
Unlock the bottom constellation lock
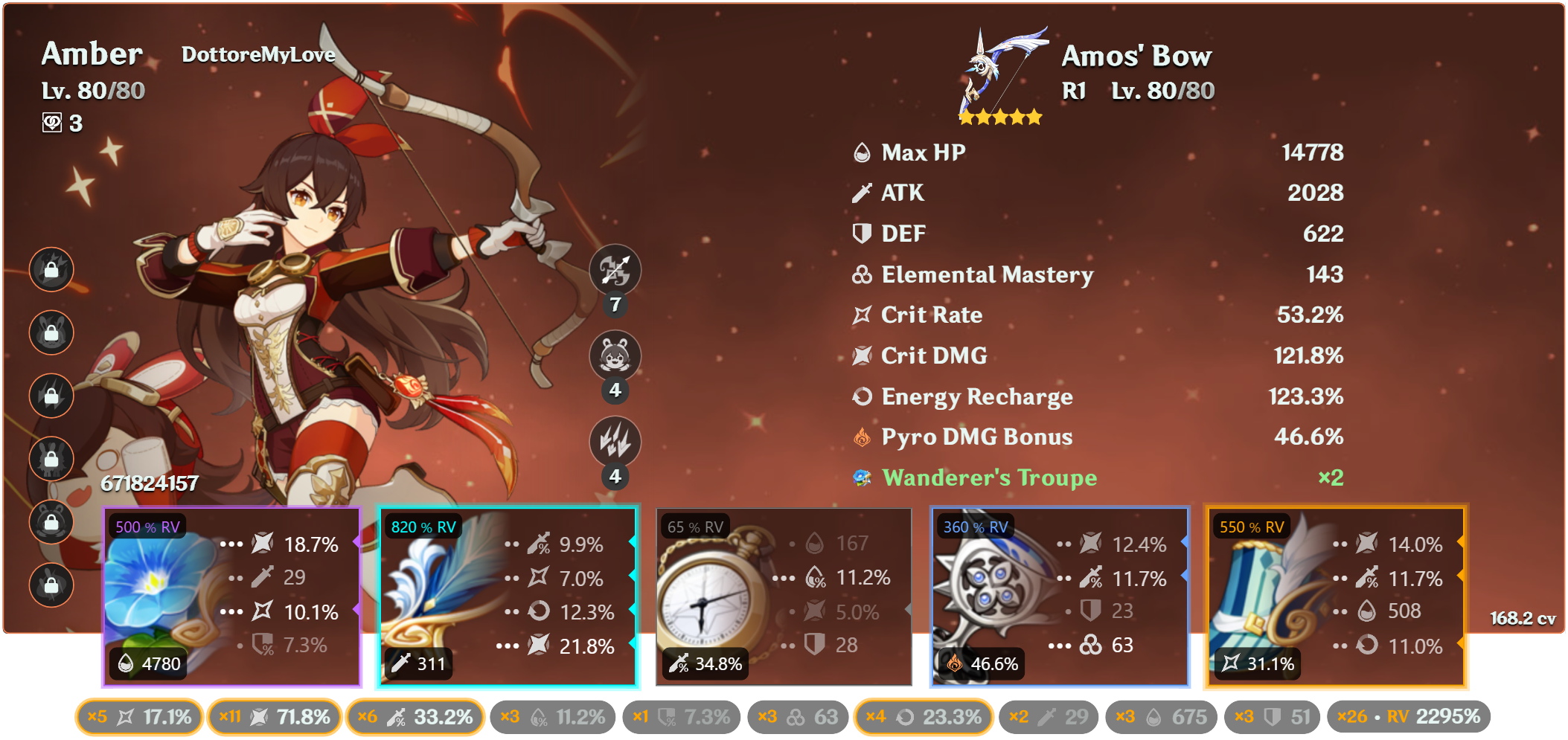click(x=51, y=585)
